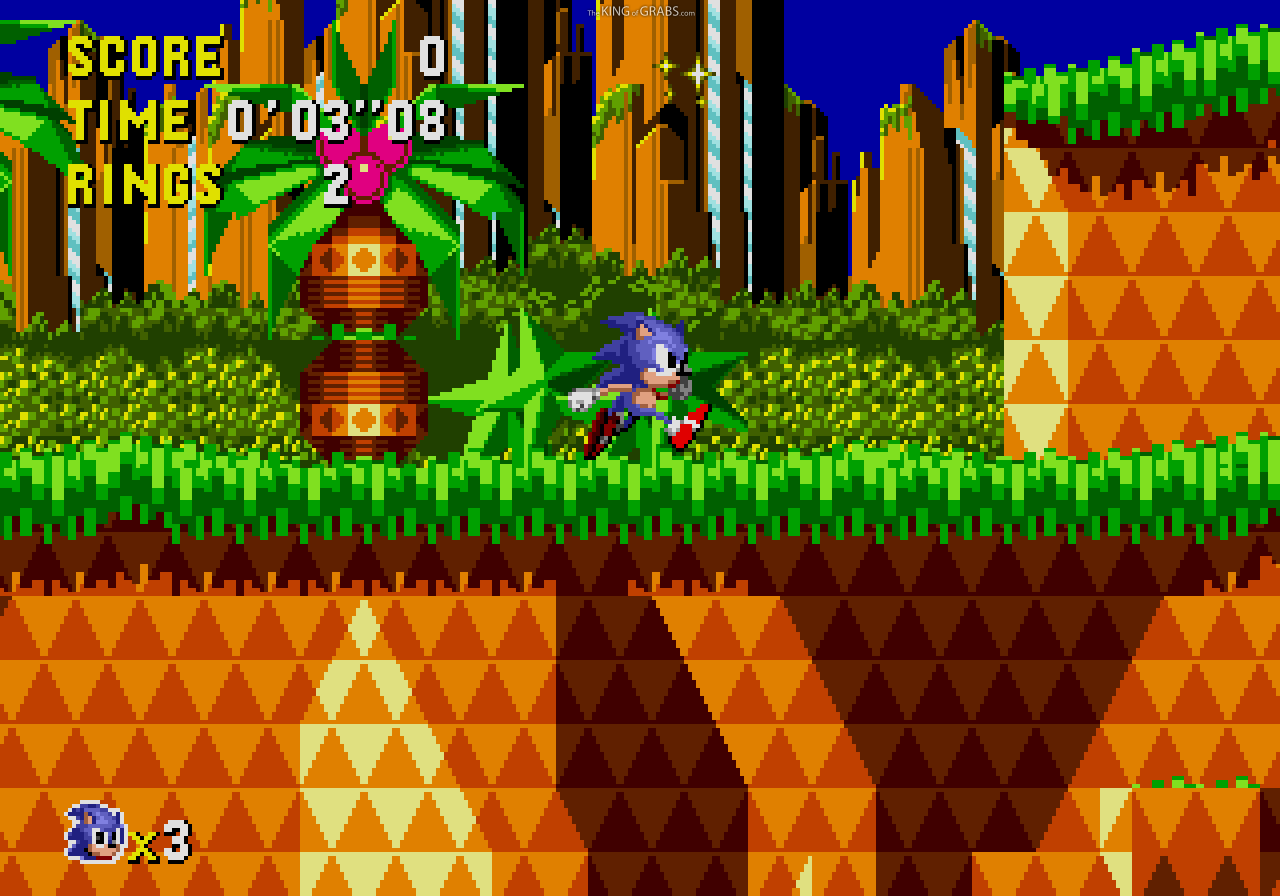Click The KING of GRABS watermark

(x=640, y=10)
